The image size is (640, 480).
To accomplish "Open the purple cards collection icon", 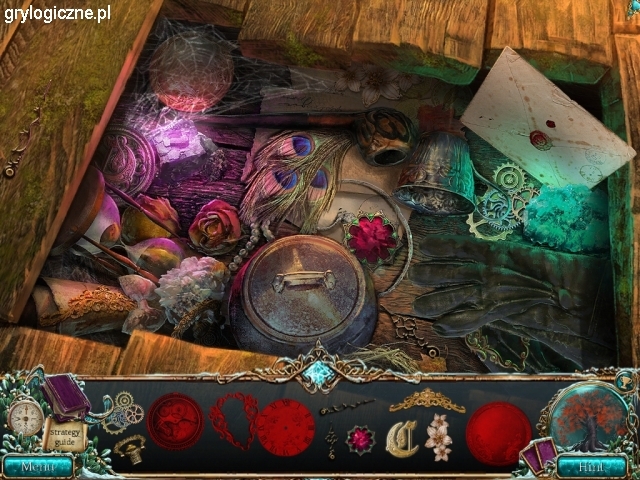I will [537, 455].
